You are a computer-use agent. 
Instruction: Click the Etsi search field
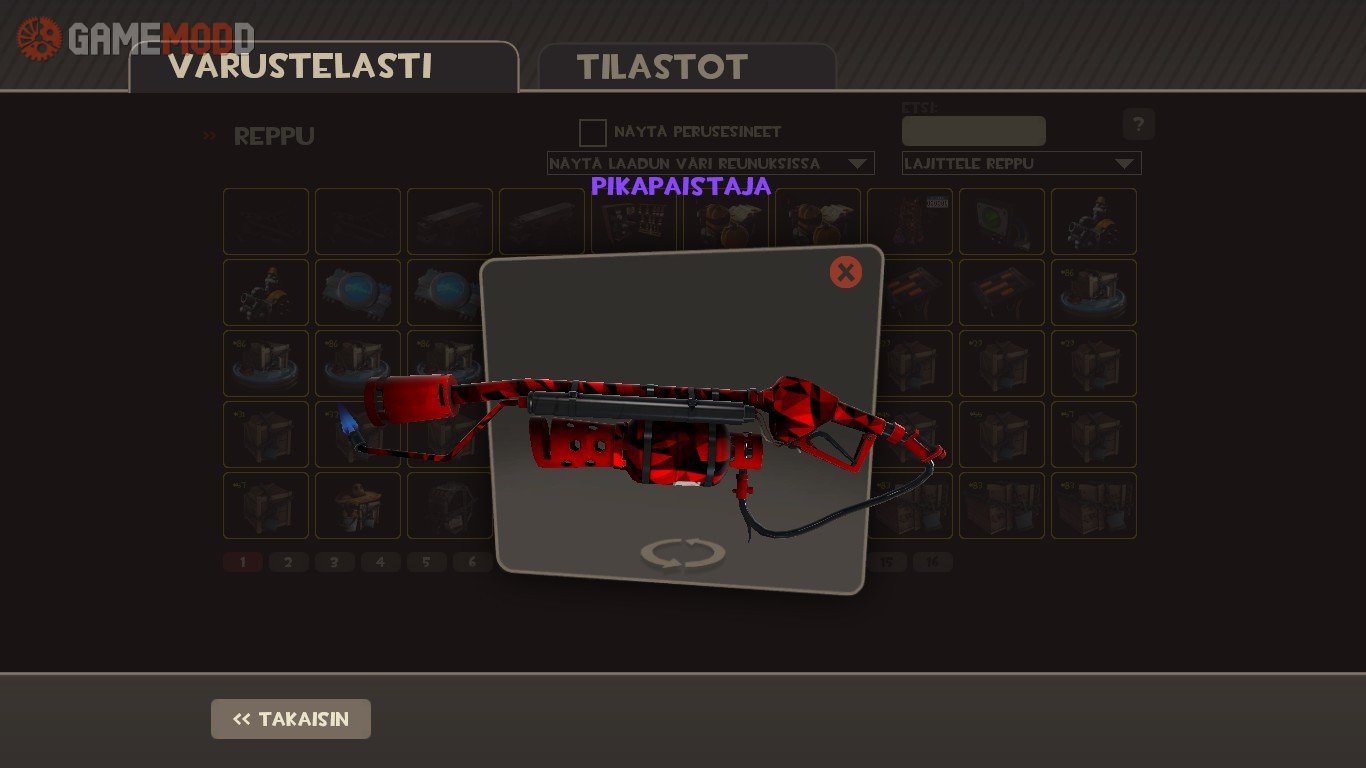coord(973,131)
